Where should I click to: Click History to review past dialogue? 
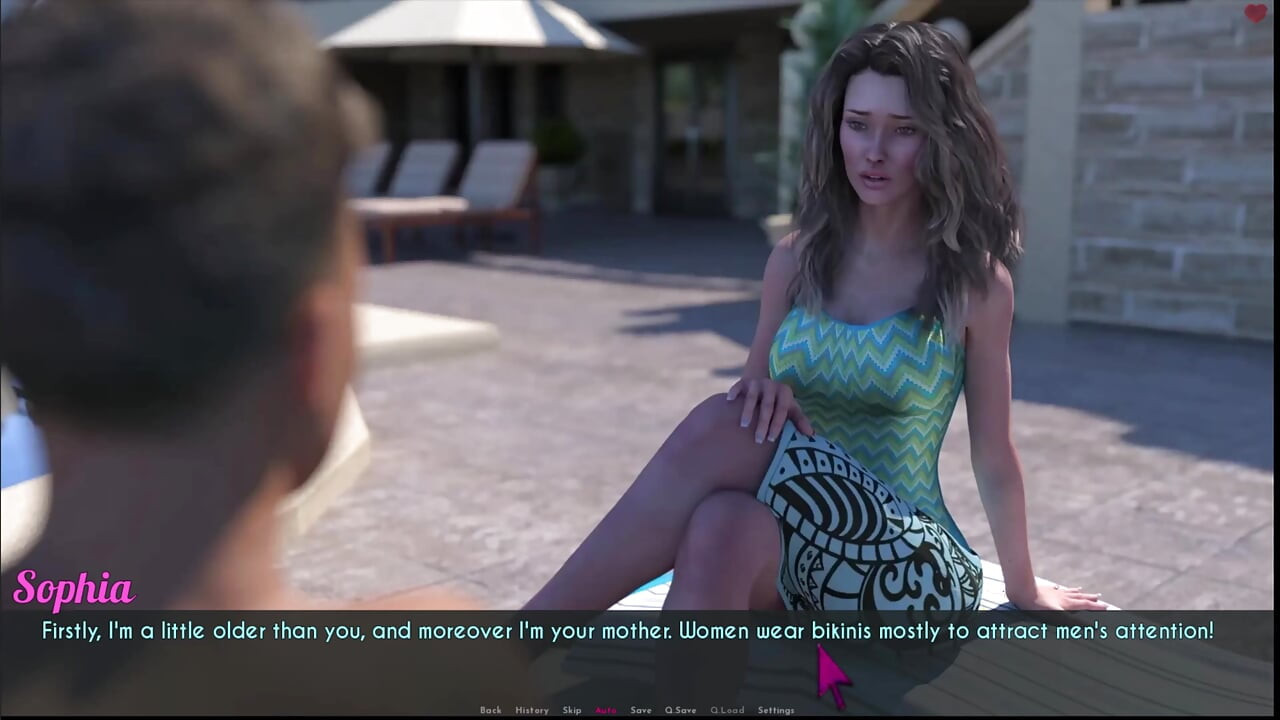(533, 710)
